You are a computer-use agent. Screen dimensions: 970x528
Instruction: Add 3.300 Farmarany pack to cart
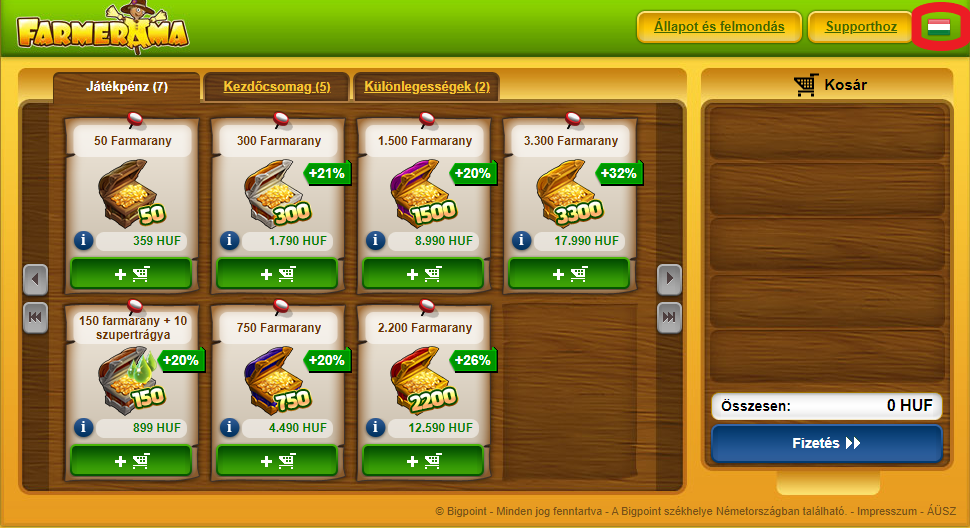point(568,273)
